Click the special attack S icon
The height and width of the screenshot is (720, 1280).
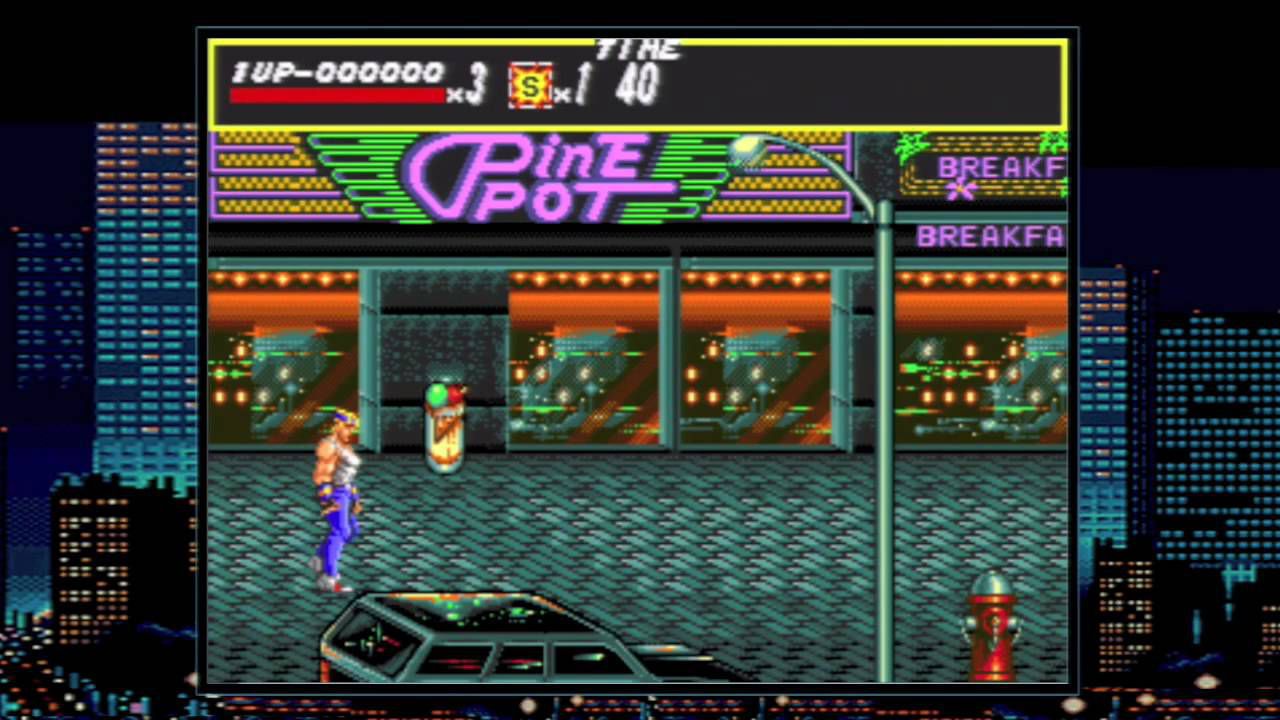(x=530, y=87)
